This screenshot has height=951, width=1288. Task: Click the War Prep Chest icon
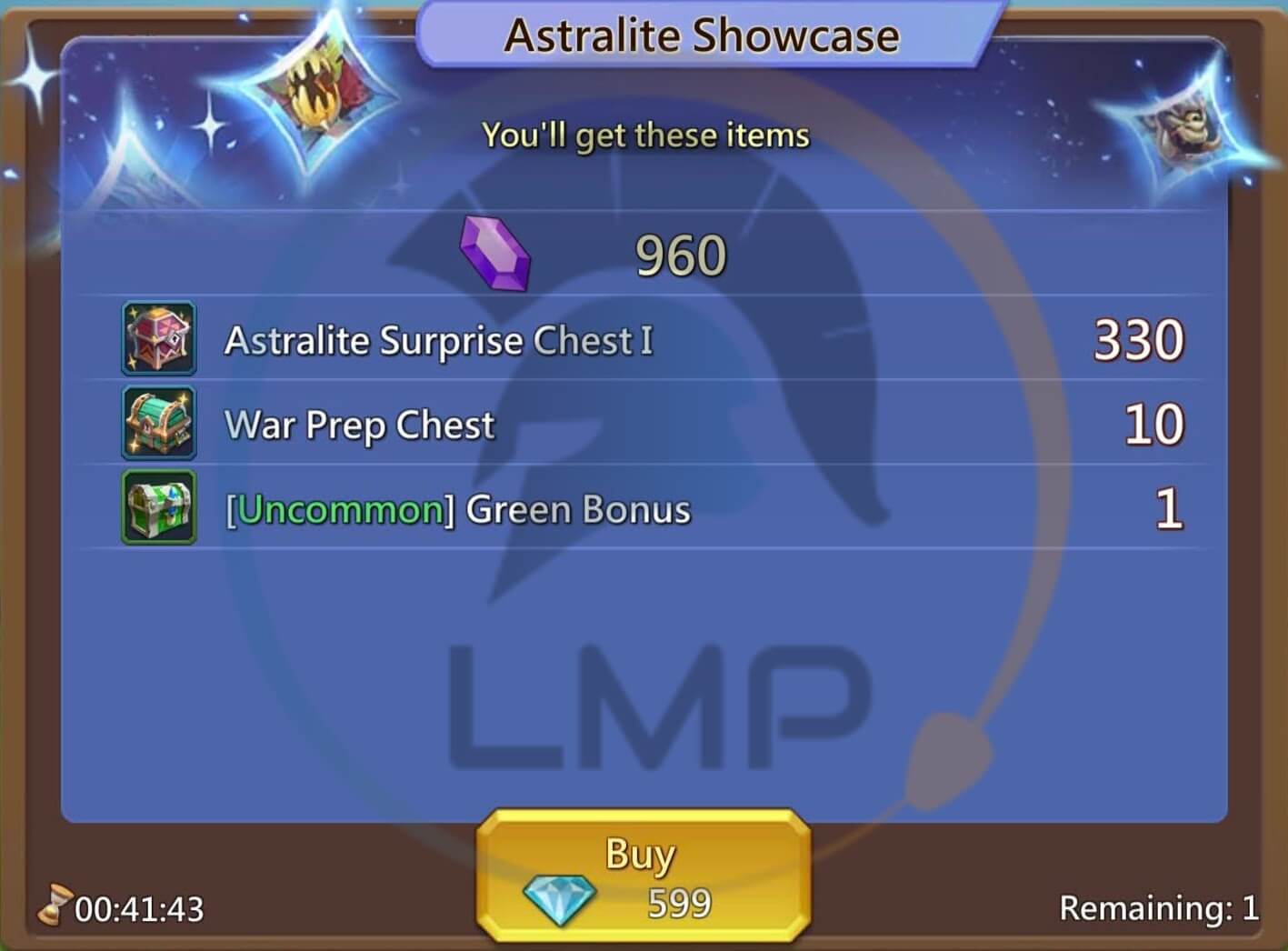[159, 425]
